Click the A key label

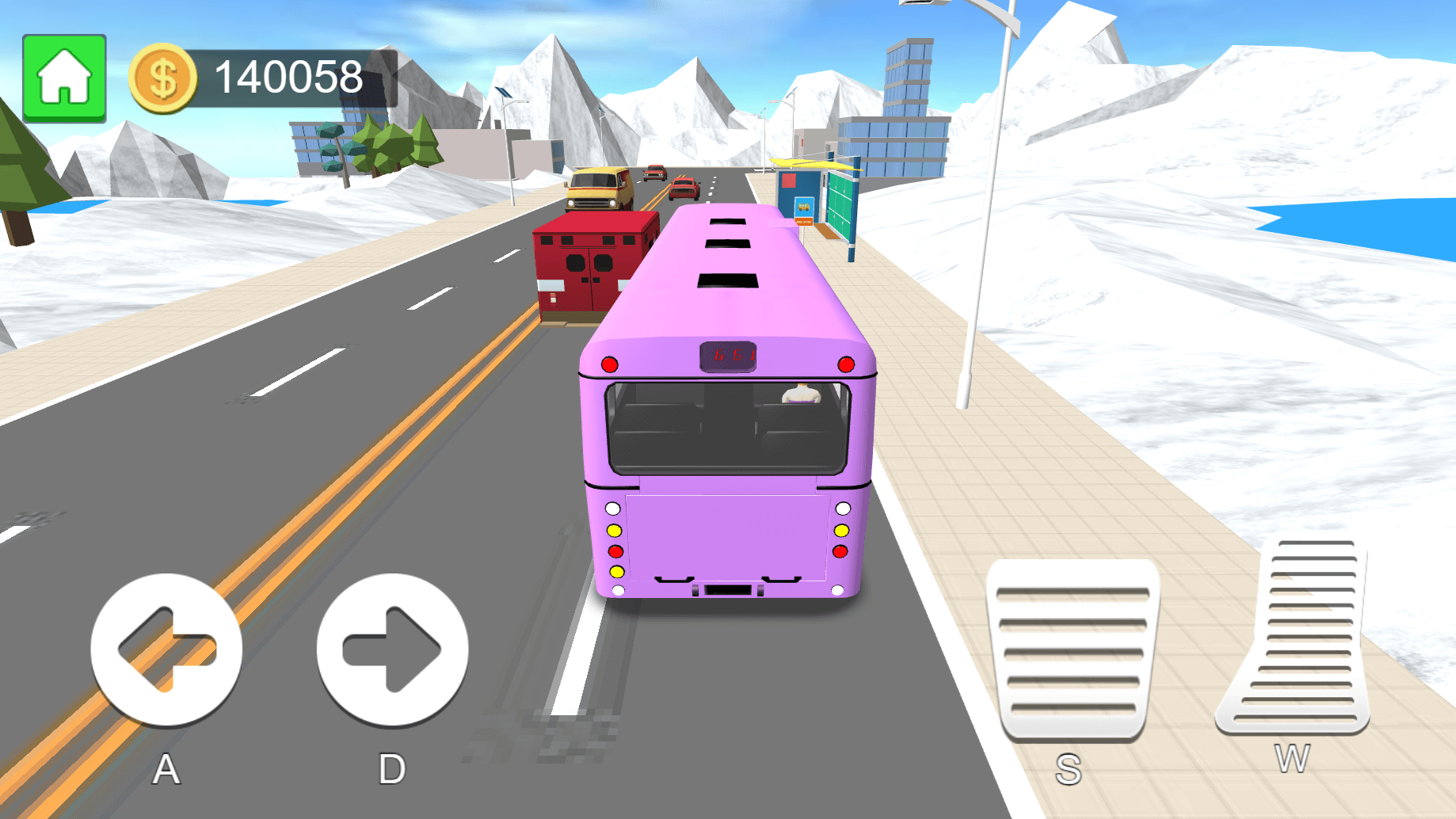point(166,767)
